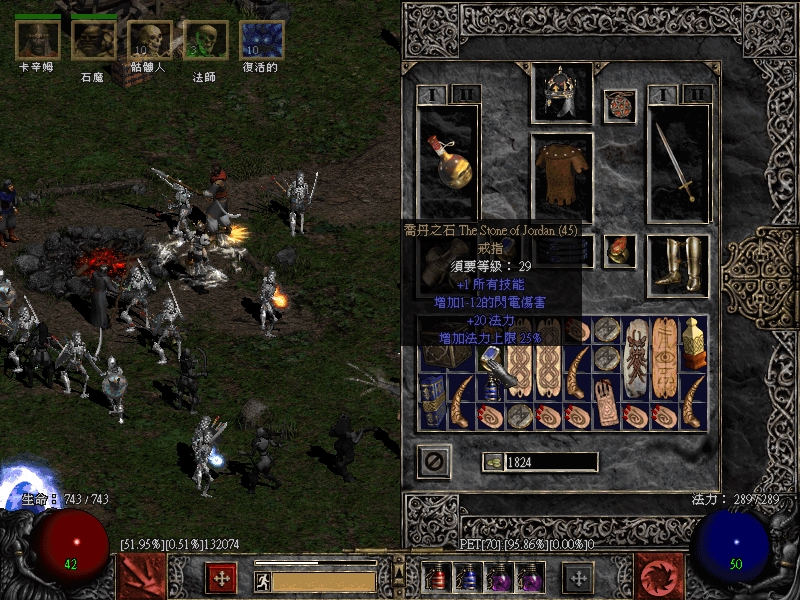800x600 pixels.
Task: Select the 復活的 revived portrait
Action: [261, 40]
